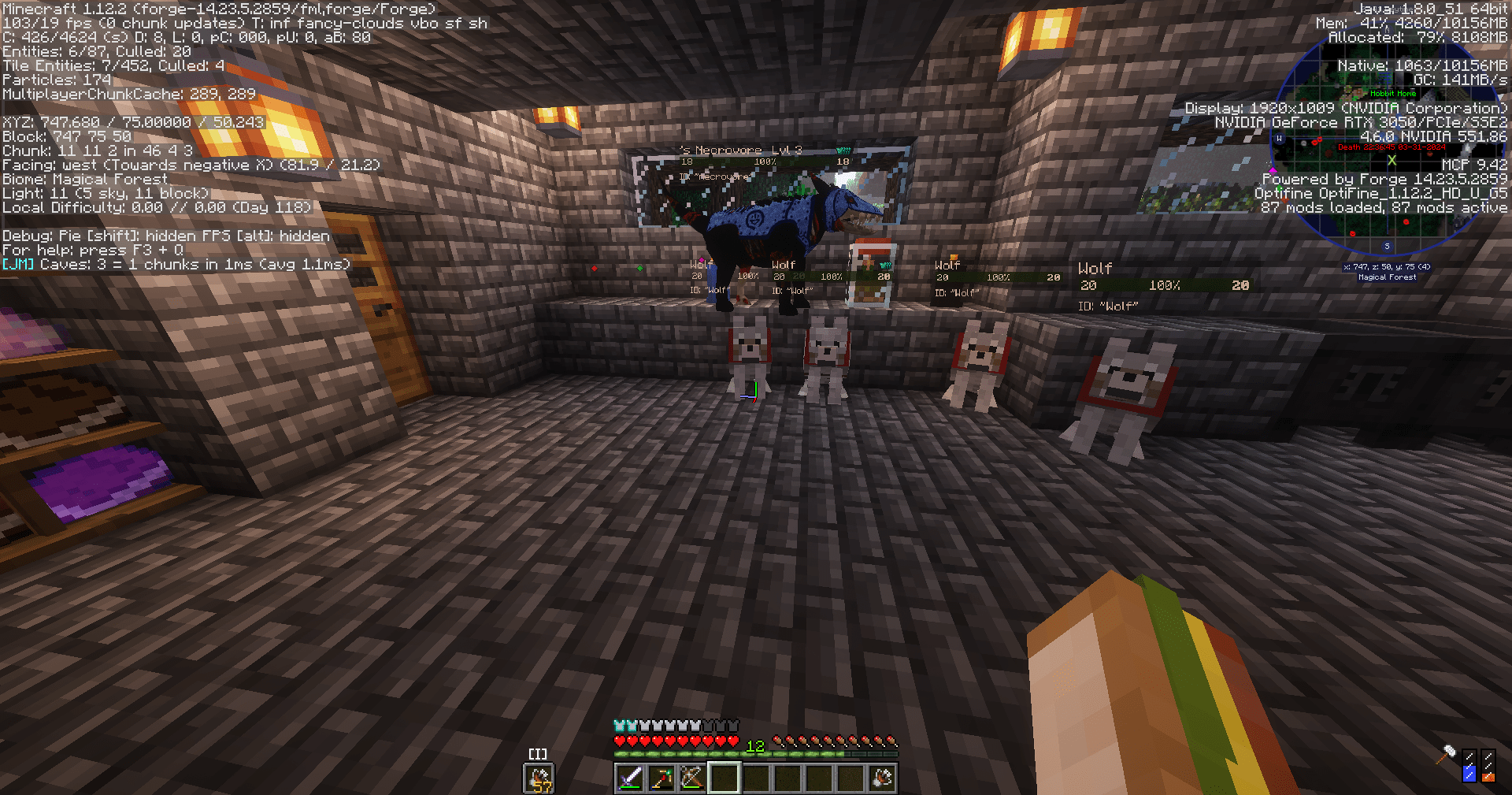Image resolution: width=1512 pixels, height=795 pixels.
Task: Click the Minecraft 1.12.2 Forge title line
Action: click(x=217, y=9)
